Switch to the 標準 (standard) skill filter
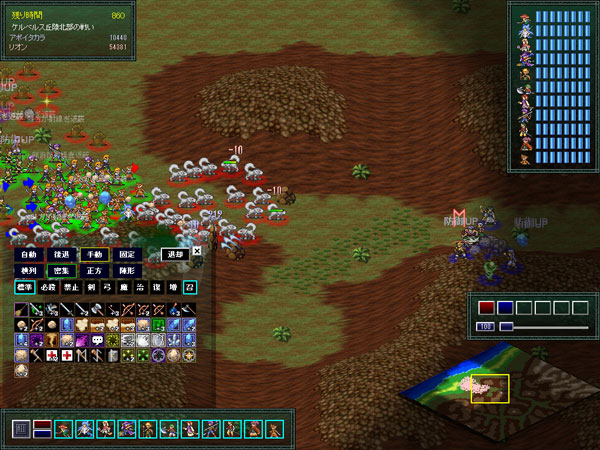The height and width of the screenshot is (450, 600). point(24,287)
